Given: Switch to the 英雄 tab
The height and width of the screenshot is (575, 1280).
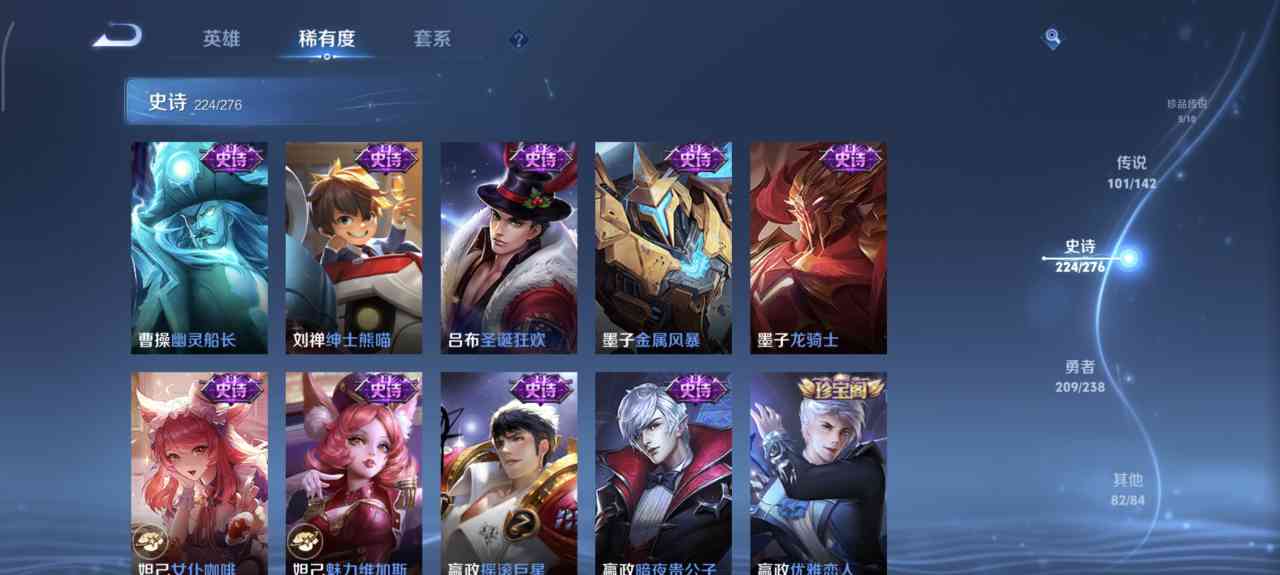Looking at the screenshot, I should coord(221,39).
